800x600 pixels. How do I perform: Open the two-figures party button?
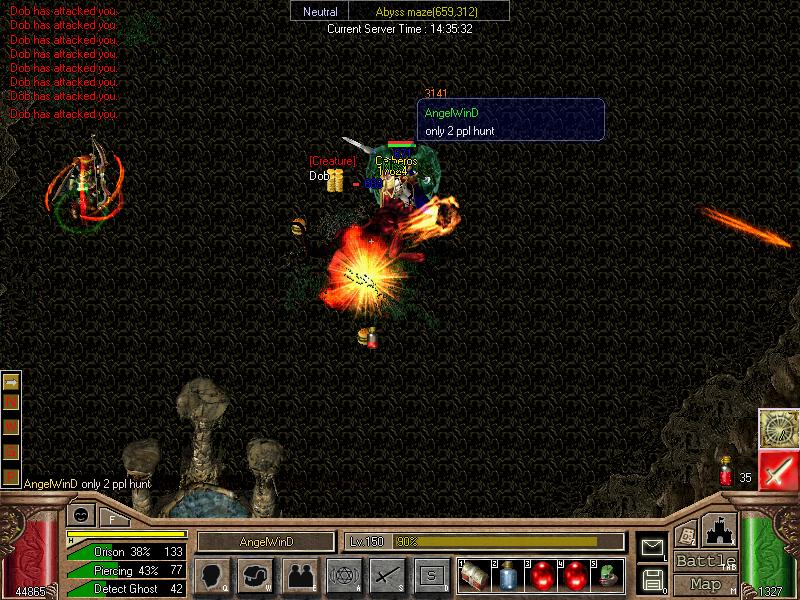tap(300, 575)
